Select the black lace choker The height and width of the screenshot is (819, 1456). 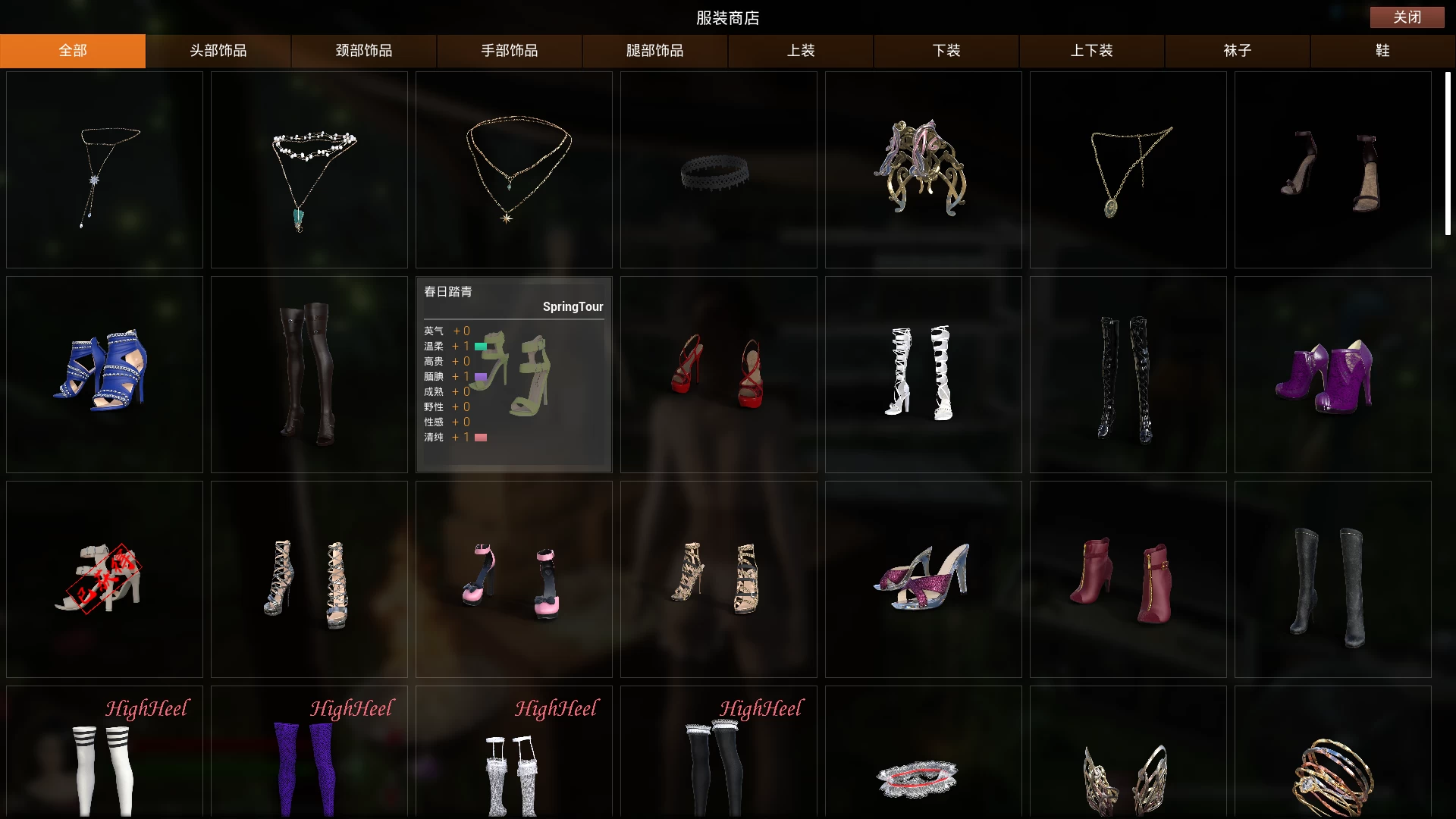tap(718, 171)
